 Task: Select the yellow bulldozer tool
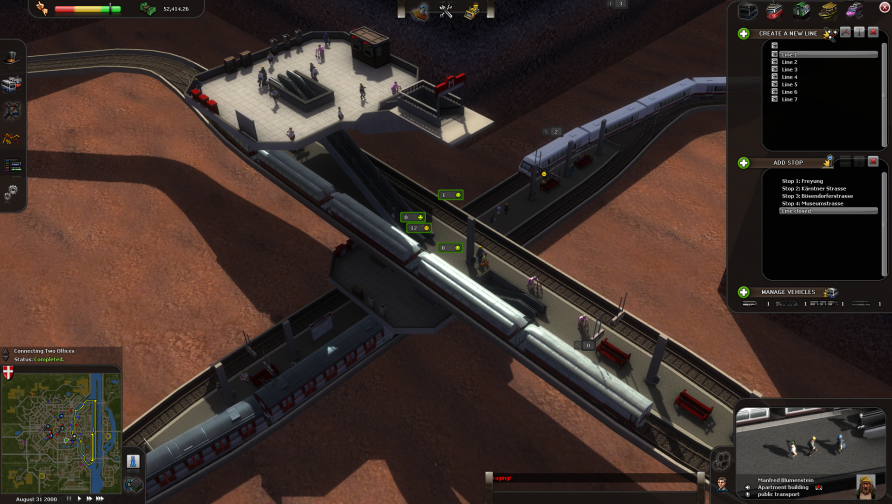click(471, 11)
